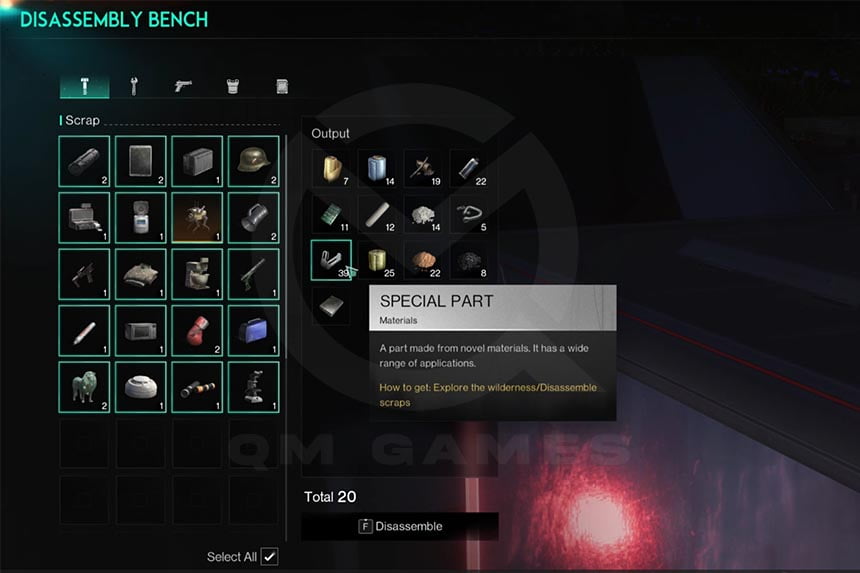Click the Disassemble button

(x=400, y=526)
